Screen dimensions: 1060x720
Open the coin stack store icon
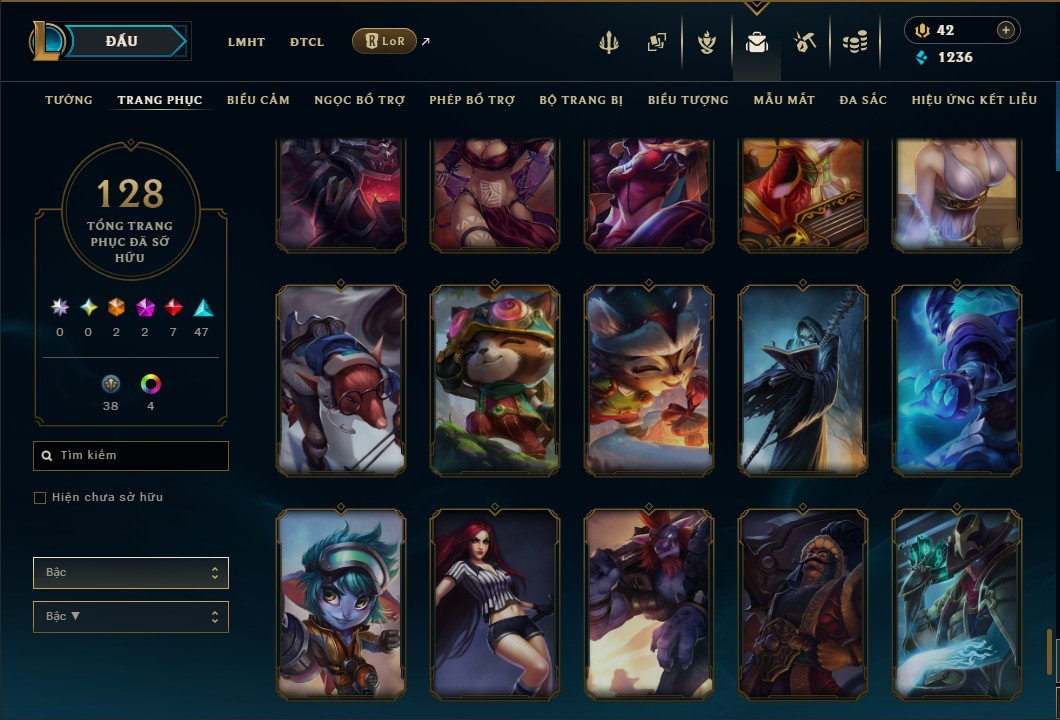tap(854, 42)
